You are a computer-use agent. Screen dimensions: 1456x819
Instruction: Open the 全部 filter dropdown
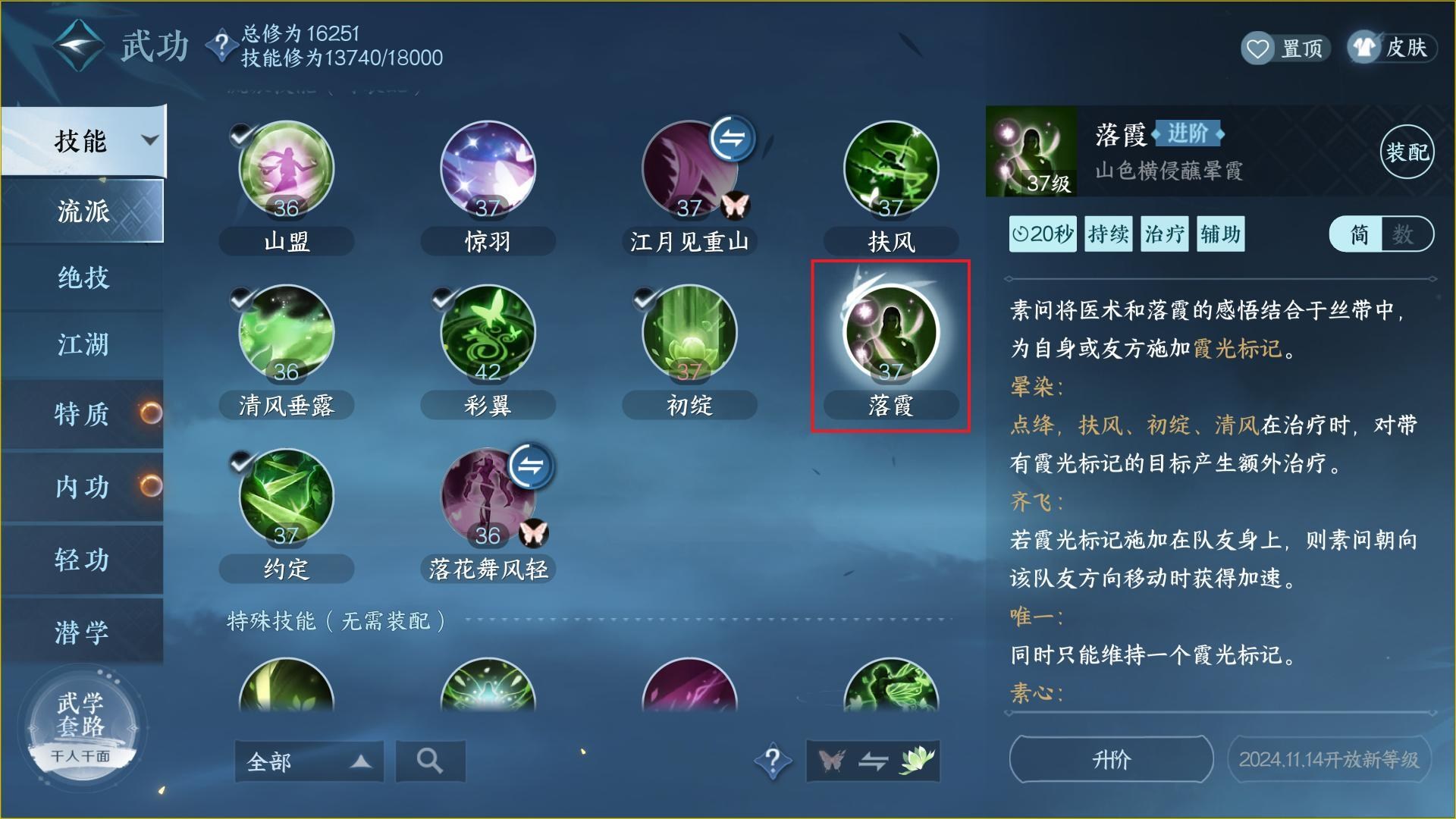coord(303,761)
